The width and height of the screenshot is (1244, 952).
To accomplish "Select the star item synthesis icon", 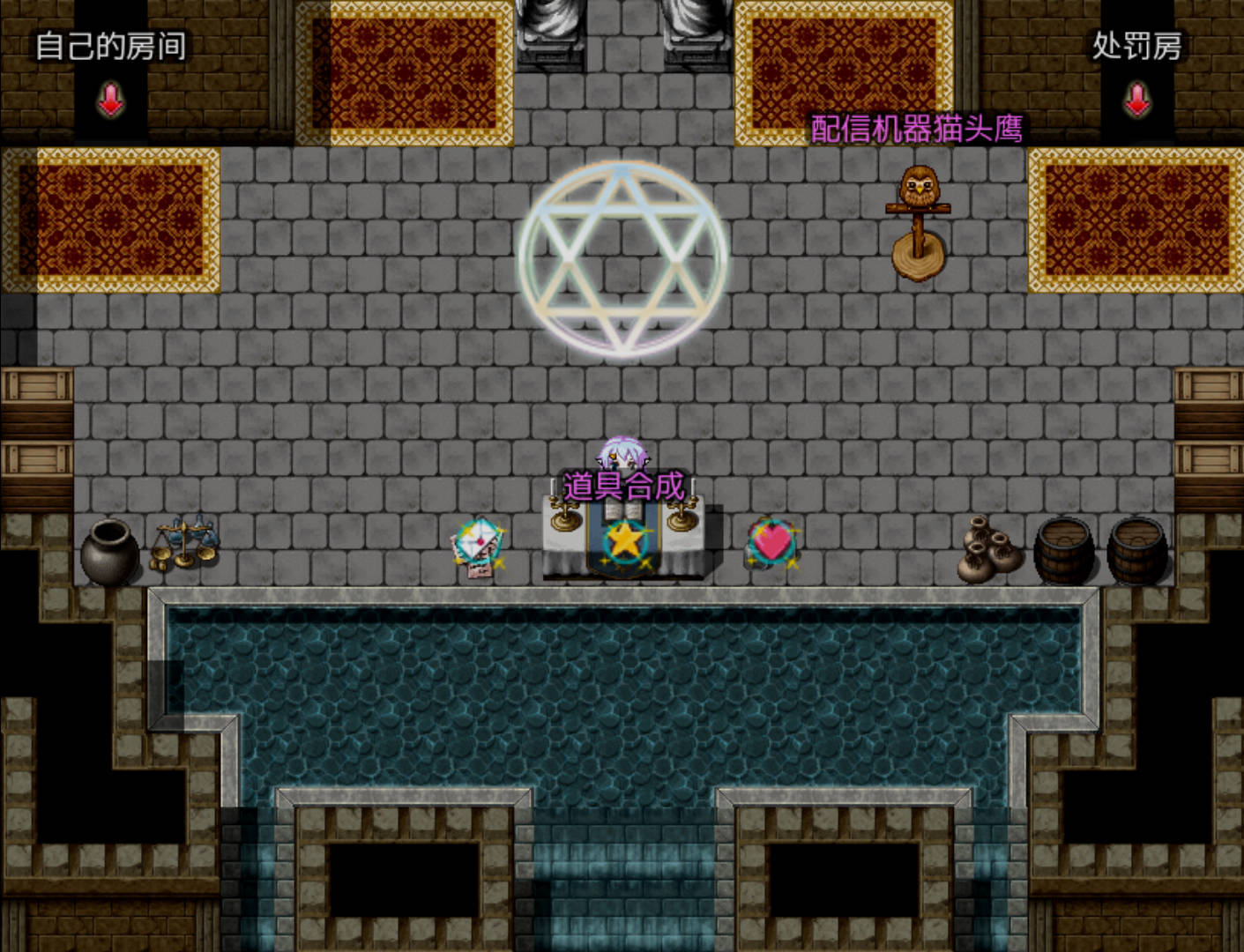I will [x=624, y=540].
